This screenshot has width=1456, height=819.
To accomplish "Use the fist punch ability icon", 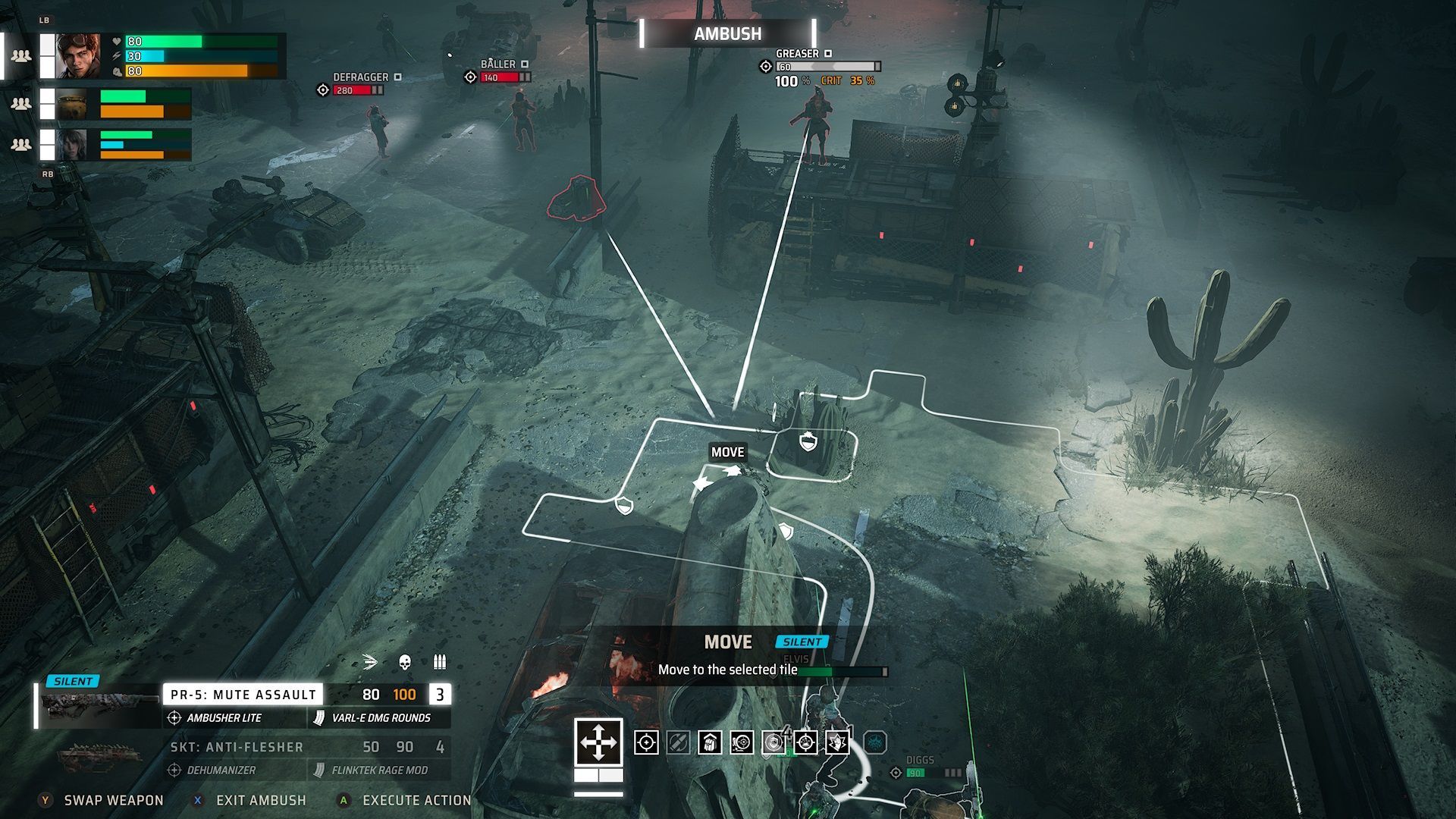I will 710,742.
